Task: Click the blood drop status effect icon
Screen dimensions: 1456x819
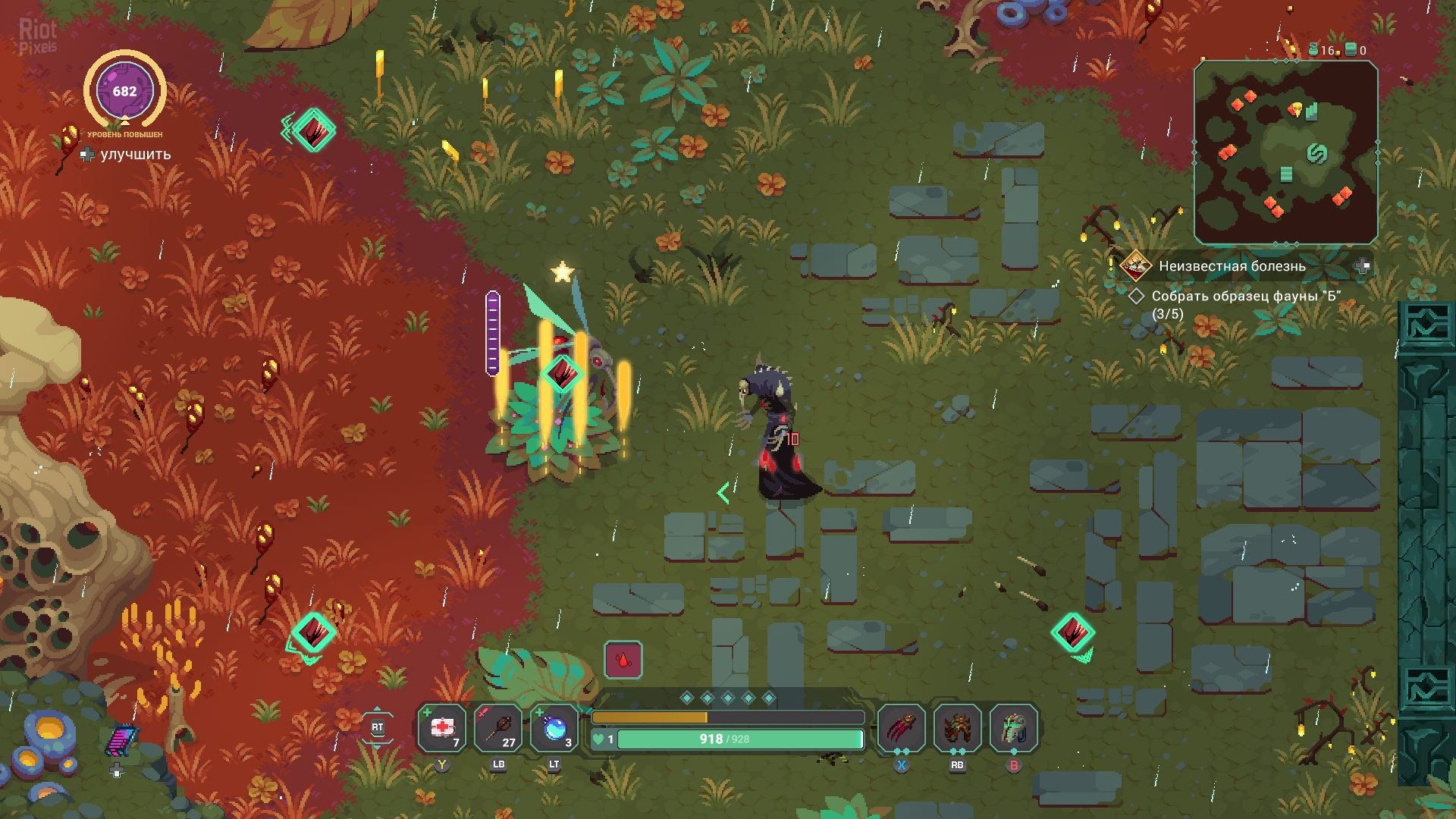Action: [623, 660]
